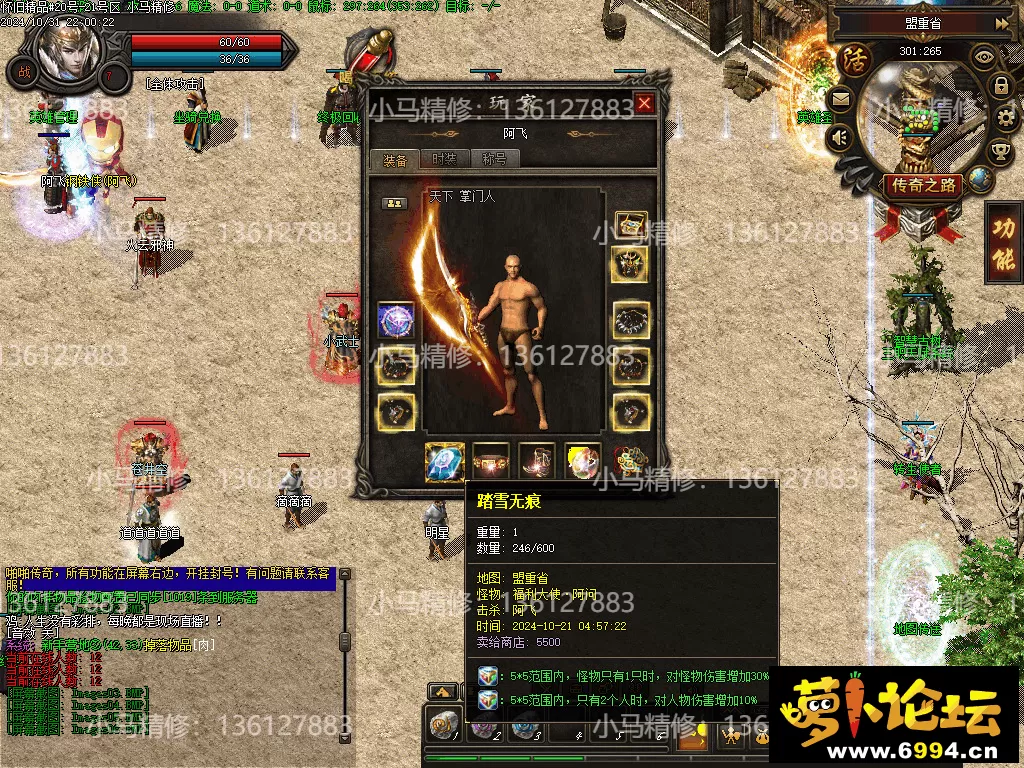Viewport: 1024px width, 768px height.
Task: Select the treasure chest slot
Action: 630,225
